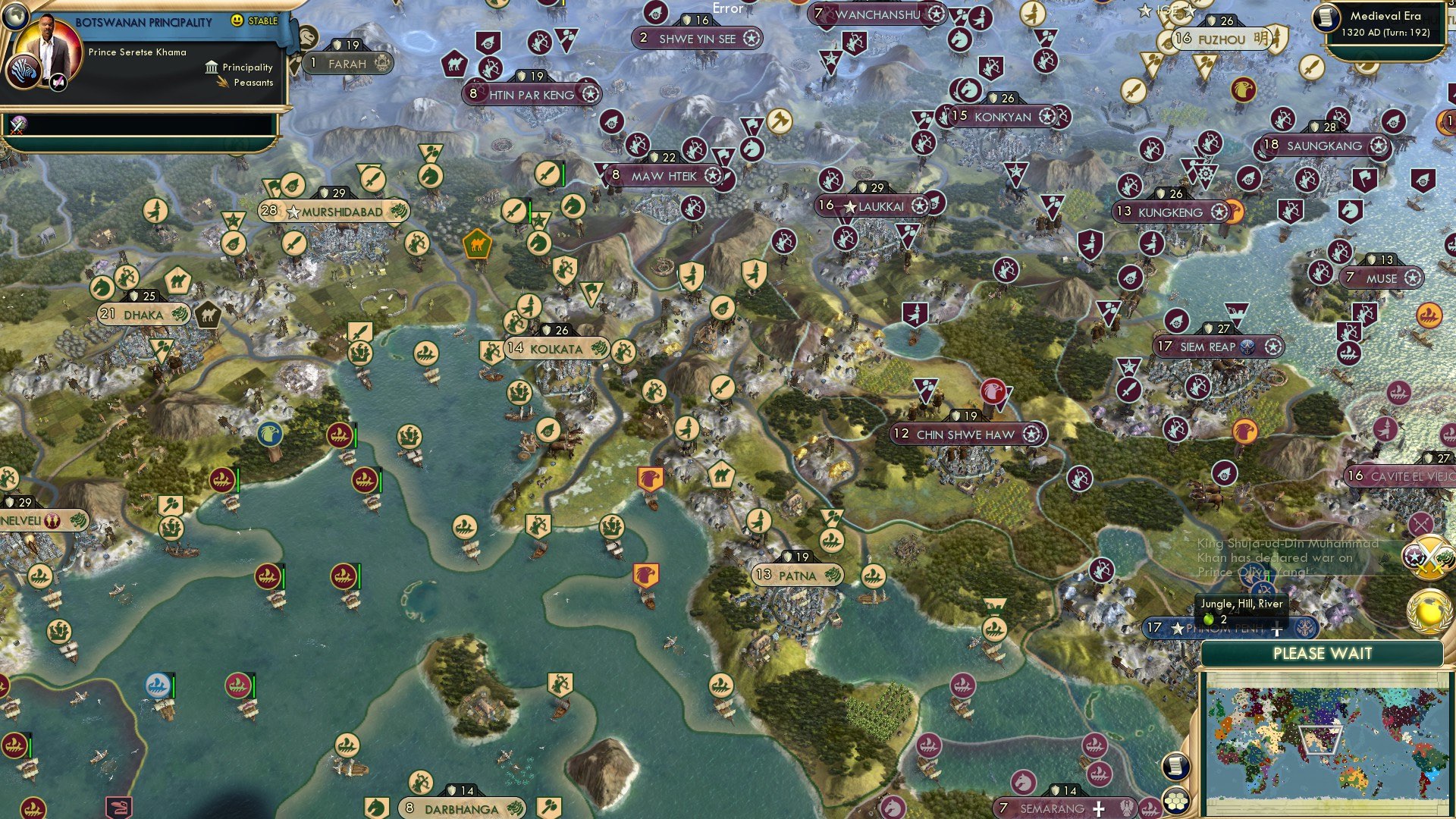
Task: Click the smiley STABLE happiness indicator
Action: pyautogui.click(x=237, y=21)
